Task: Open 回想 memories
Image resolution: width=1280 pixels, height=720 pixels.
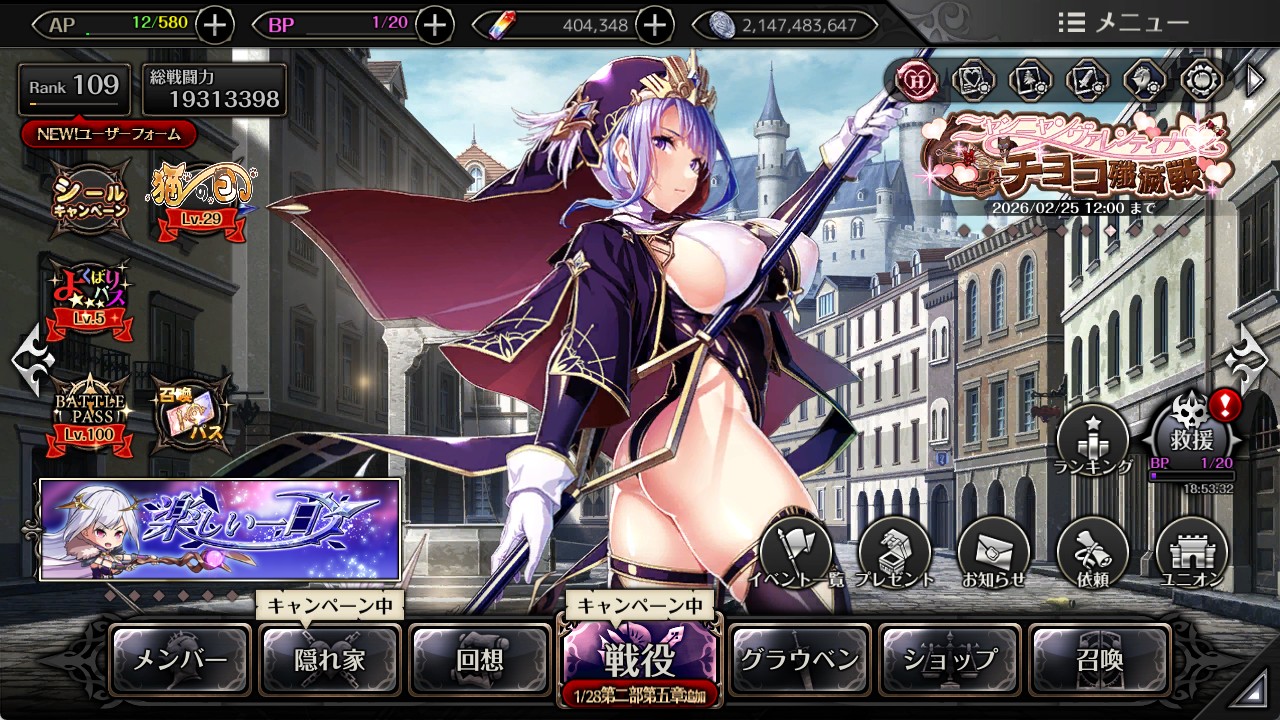Action: pyautogui.click(x=480, y=660)
